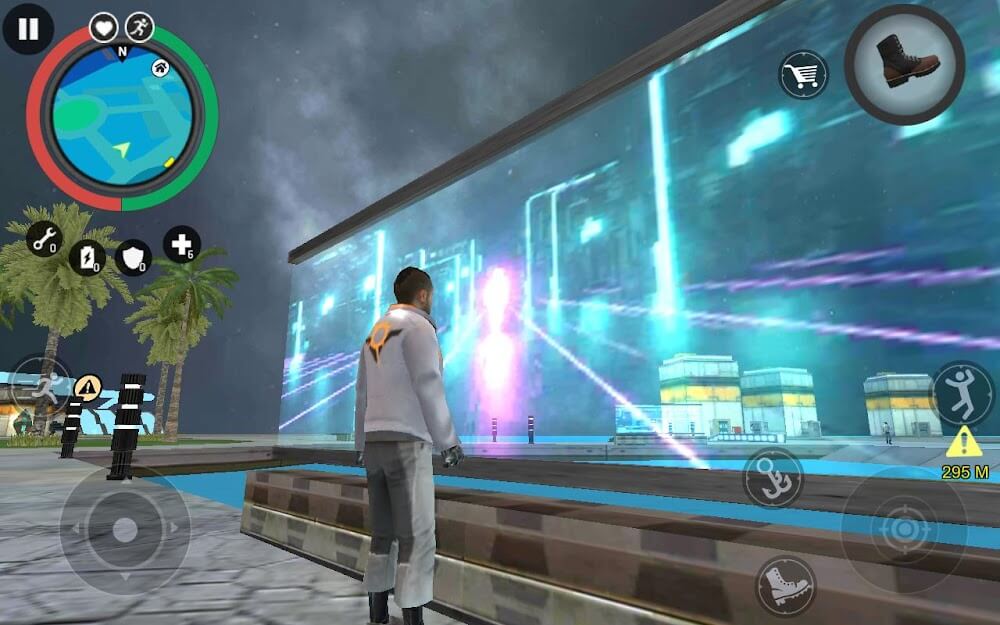Image resolution: width=1000 pixels, height=625 pixels.
Task: Tap the orange warning mission marker
Action: coord(88,385)
